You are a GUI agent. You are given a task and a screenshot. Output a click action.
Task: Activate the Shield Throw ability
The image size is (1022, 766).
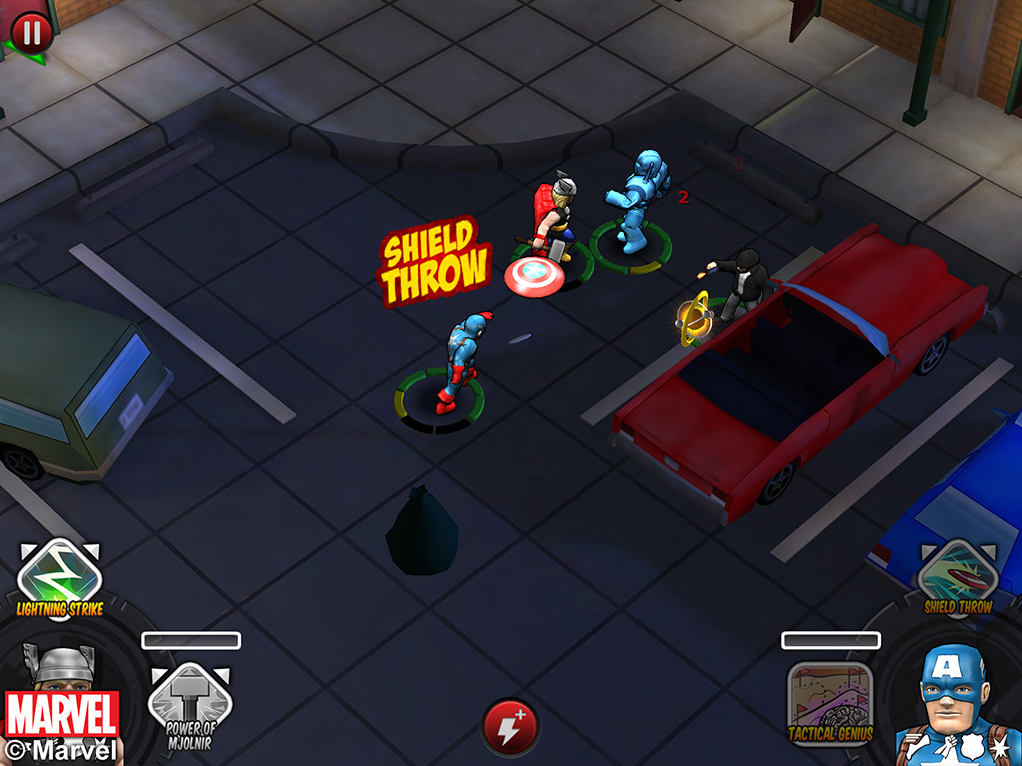tap(957, 575)
